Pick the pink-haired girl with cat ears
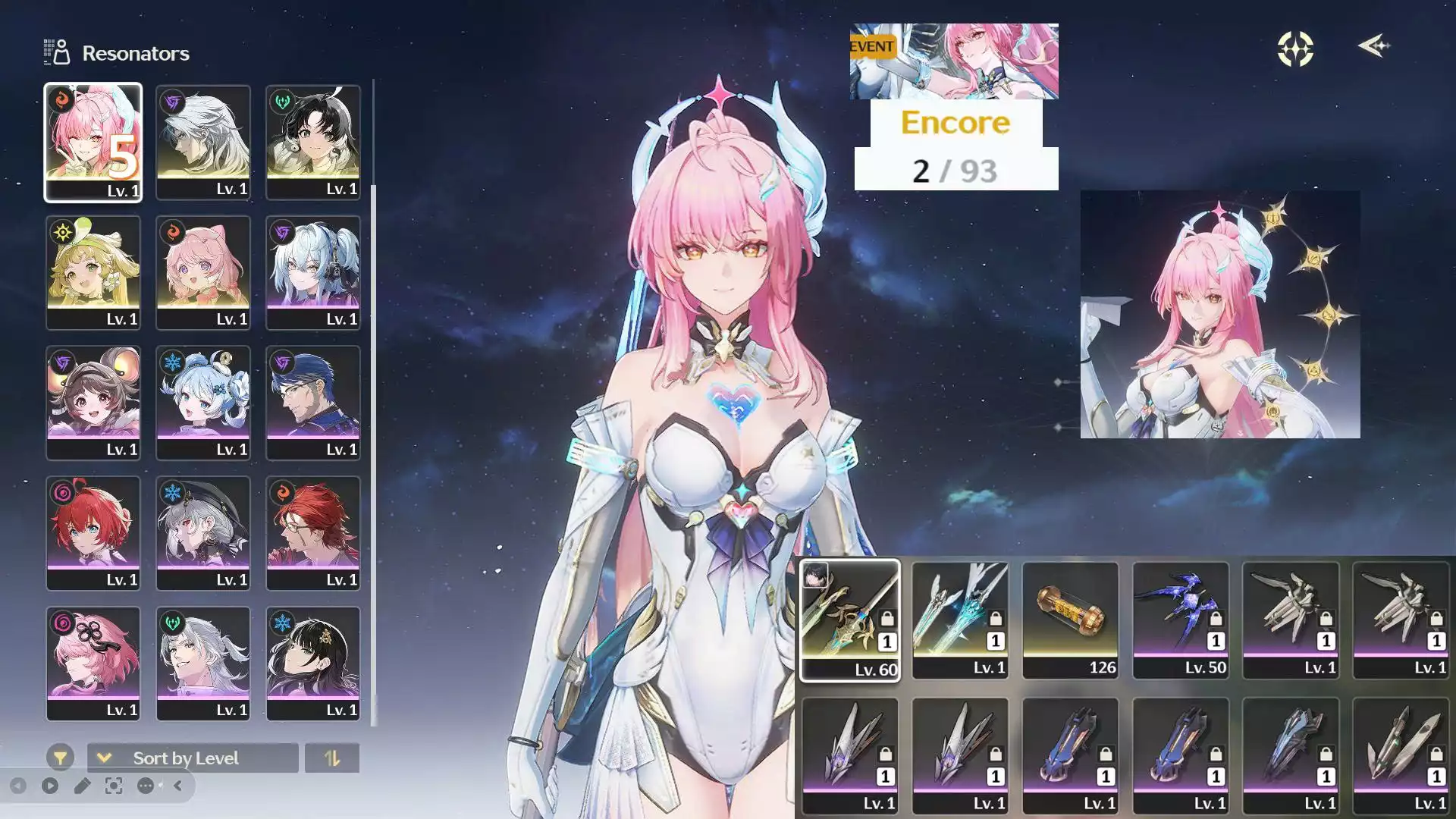Screen dimensions: 1456x819 [x=202, y=272]
